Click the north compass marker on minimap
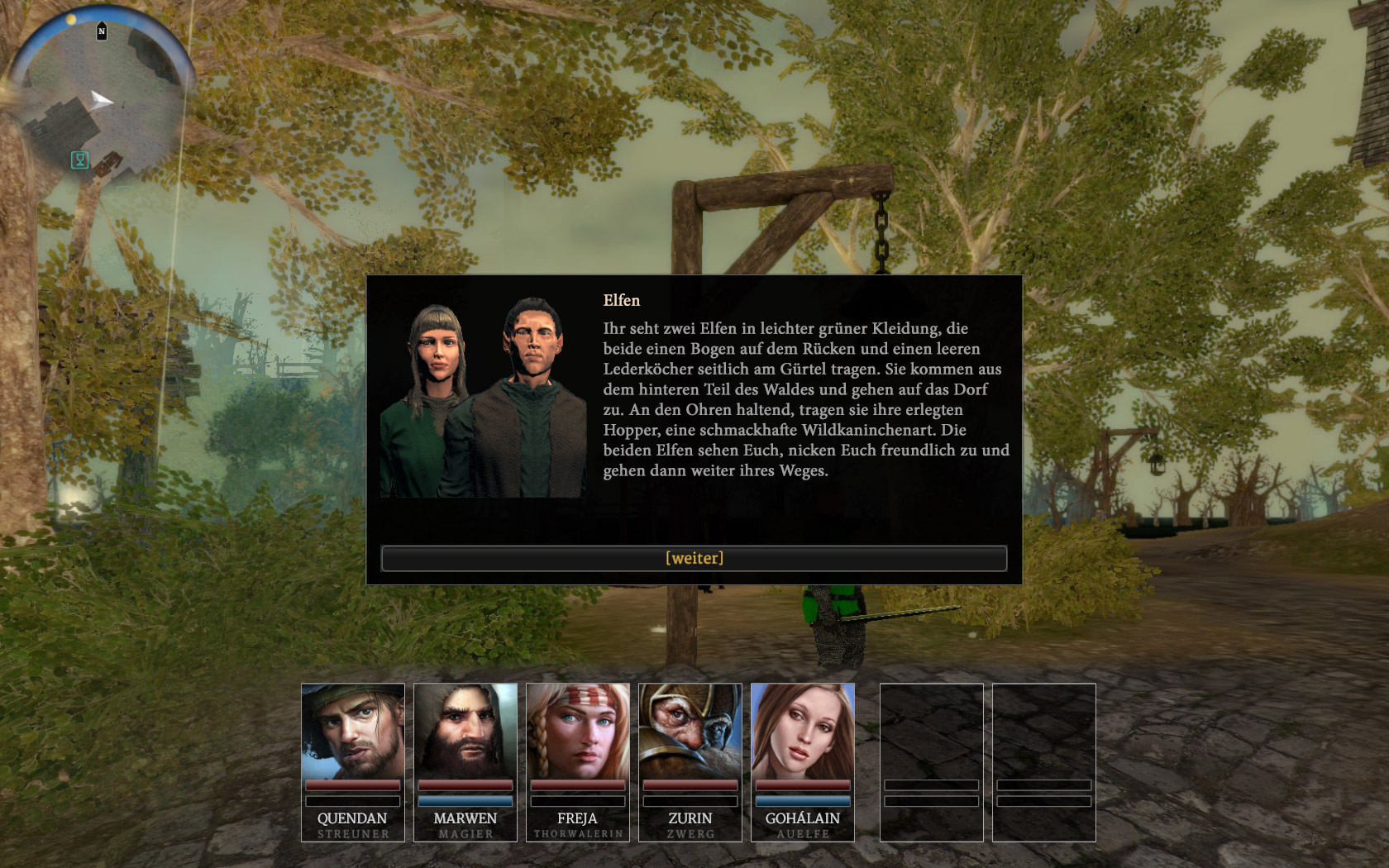 102,31
